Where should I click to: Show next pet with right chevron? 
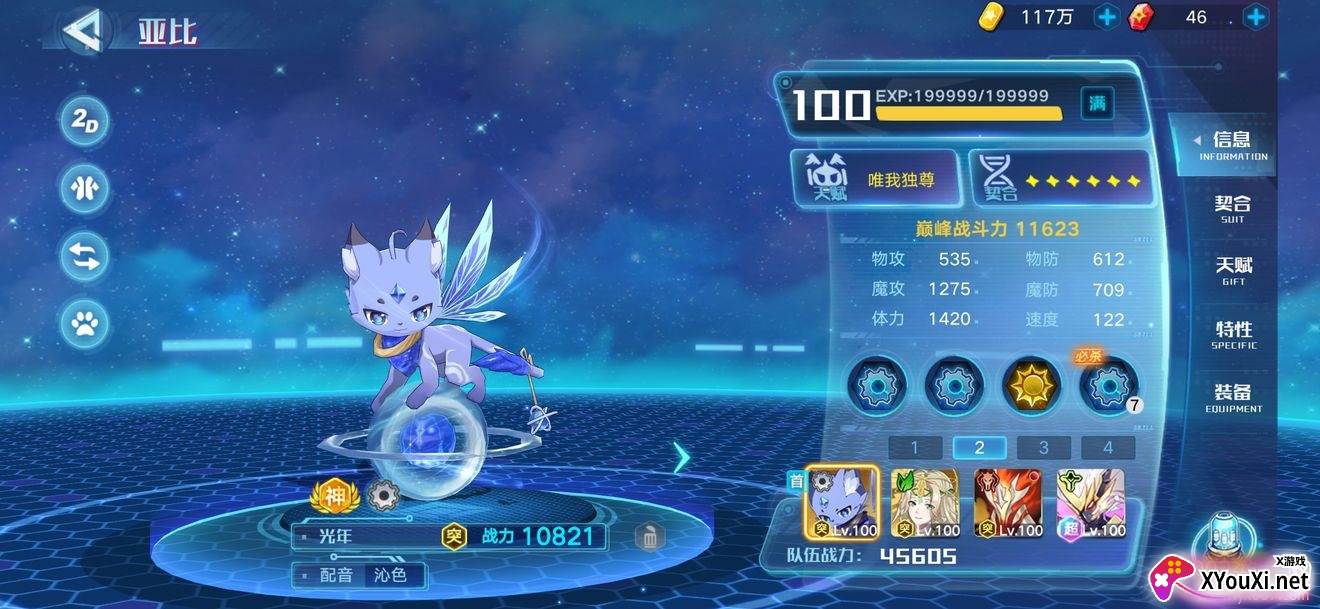pyautogui.click(x=682, y=458)
